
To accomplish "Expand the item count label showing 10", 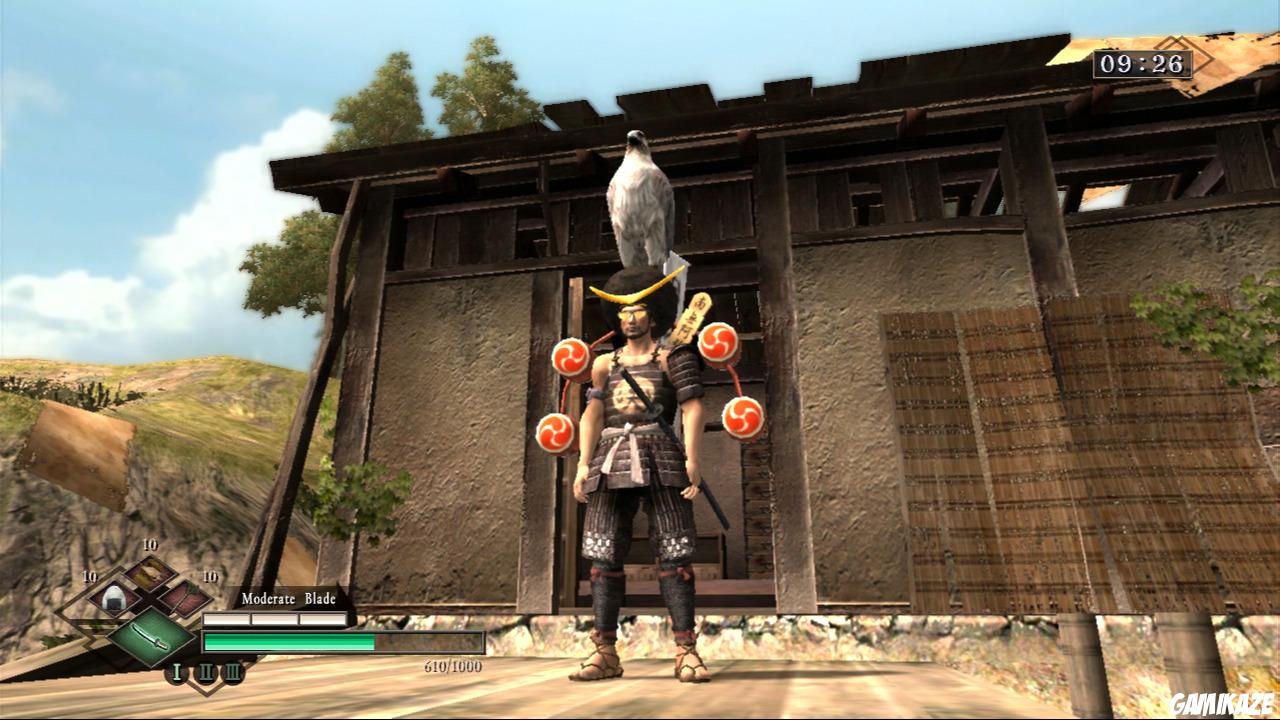I will coord(87,577).
